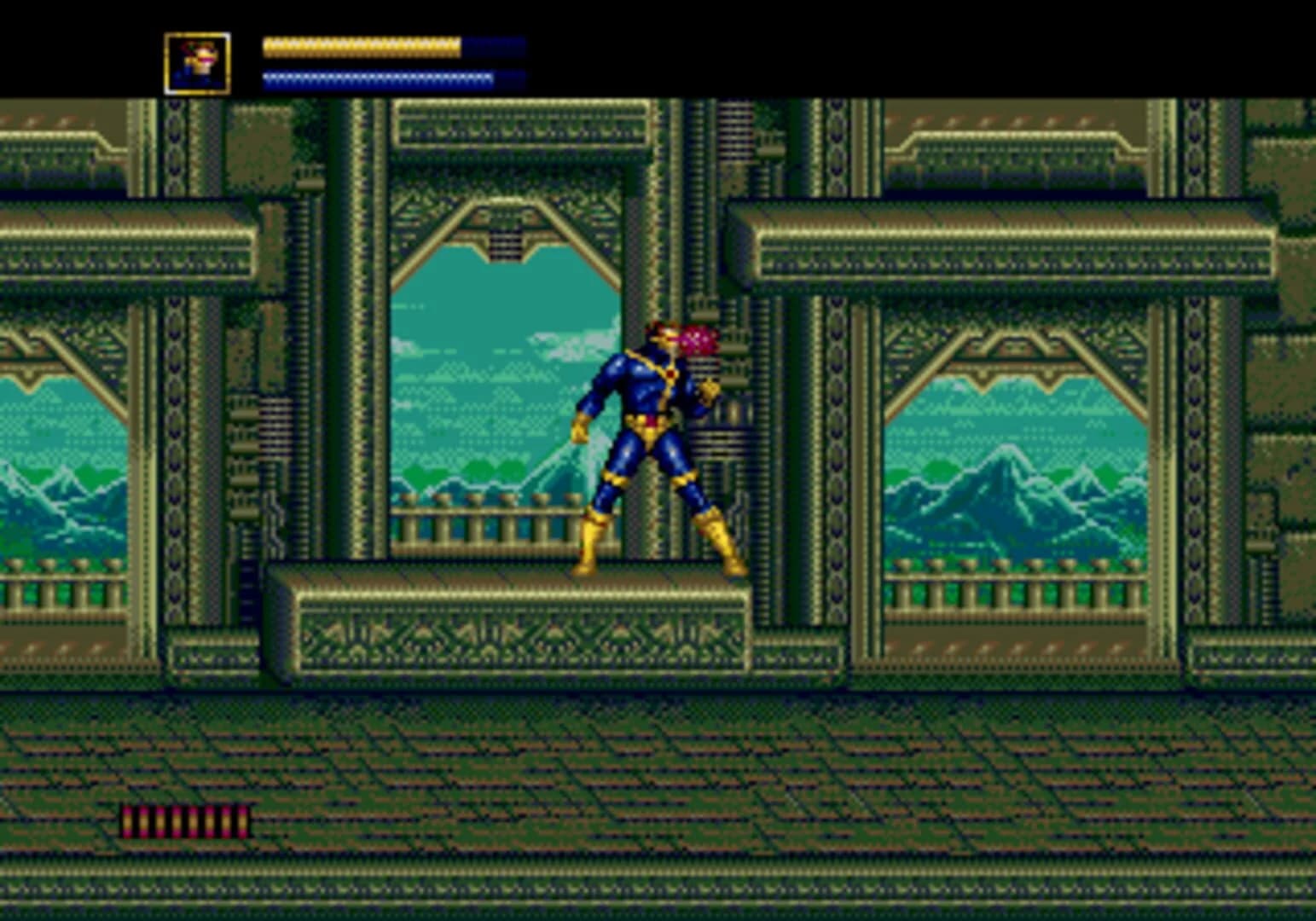Viewport: 1316px width, 921px height.
Task: Click the gold frame around the portrait
Action: 168,58
